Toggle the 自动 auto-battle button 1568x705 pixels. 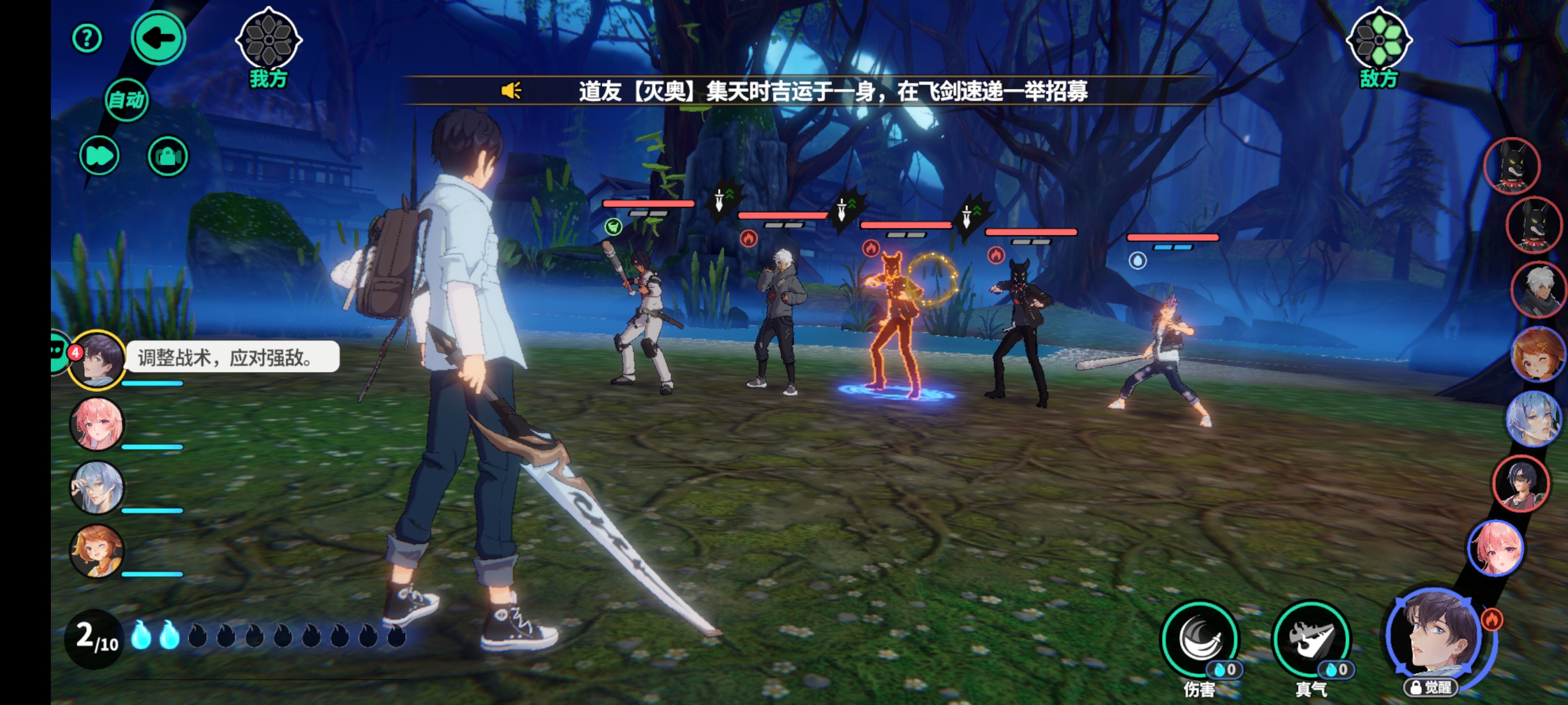(x=126, y=100)
